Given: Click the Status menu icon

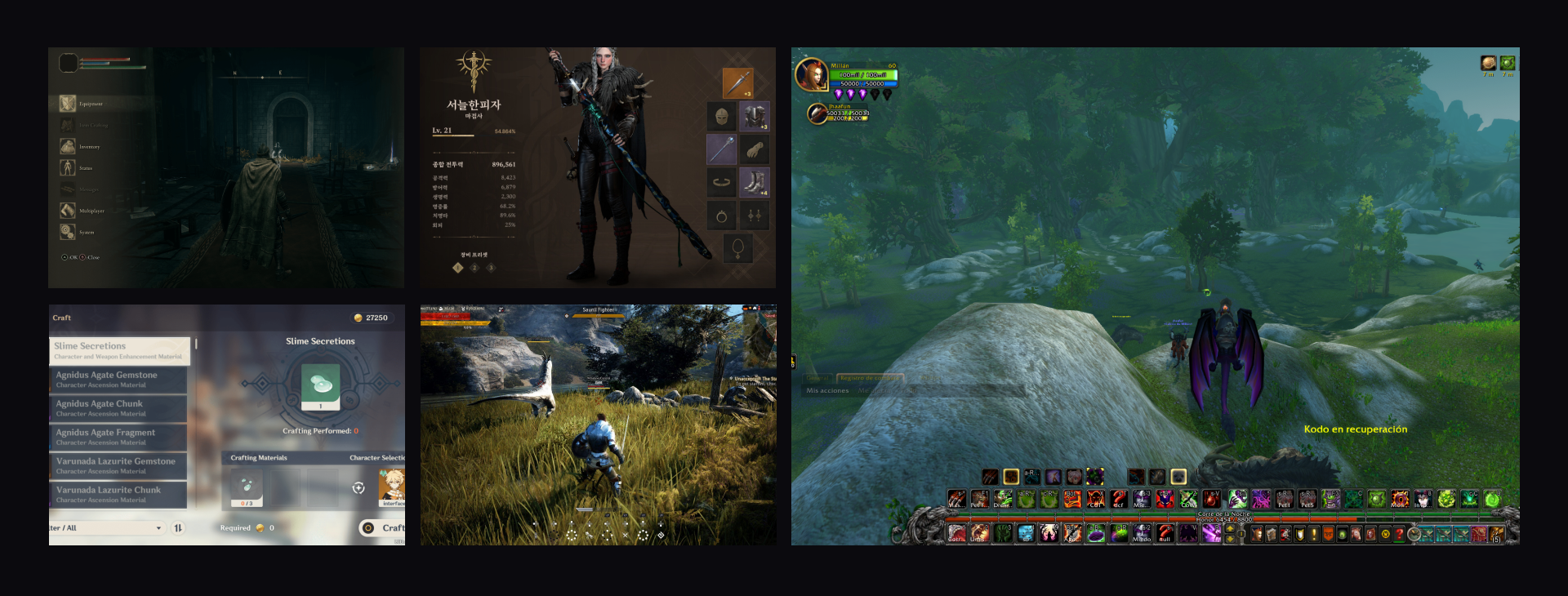Looking at the screenshot, I should [x=67, y=168].
